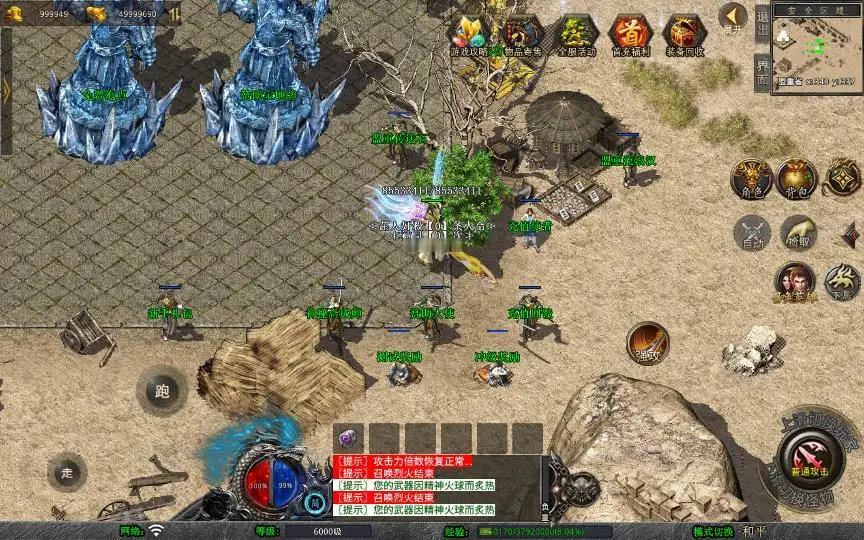The image size is (864, 540).
Task: Click the 退出 exit tab
Action: (763, 22)
